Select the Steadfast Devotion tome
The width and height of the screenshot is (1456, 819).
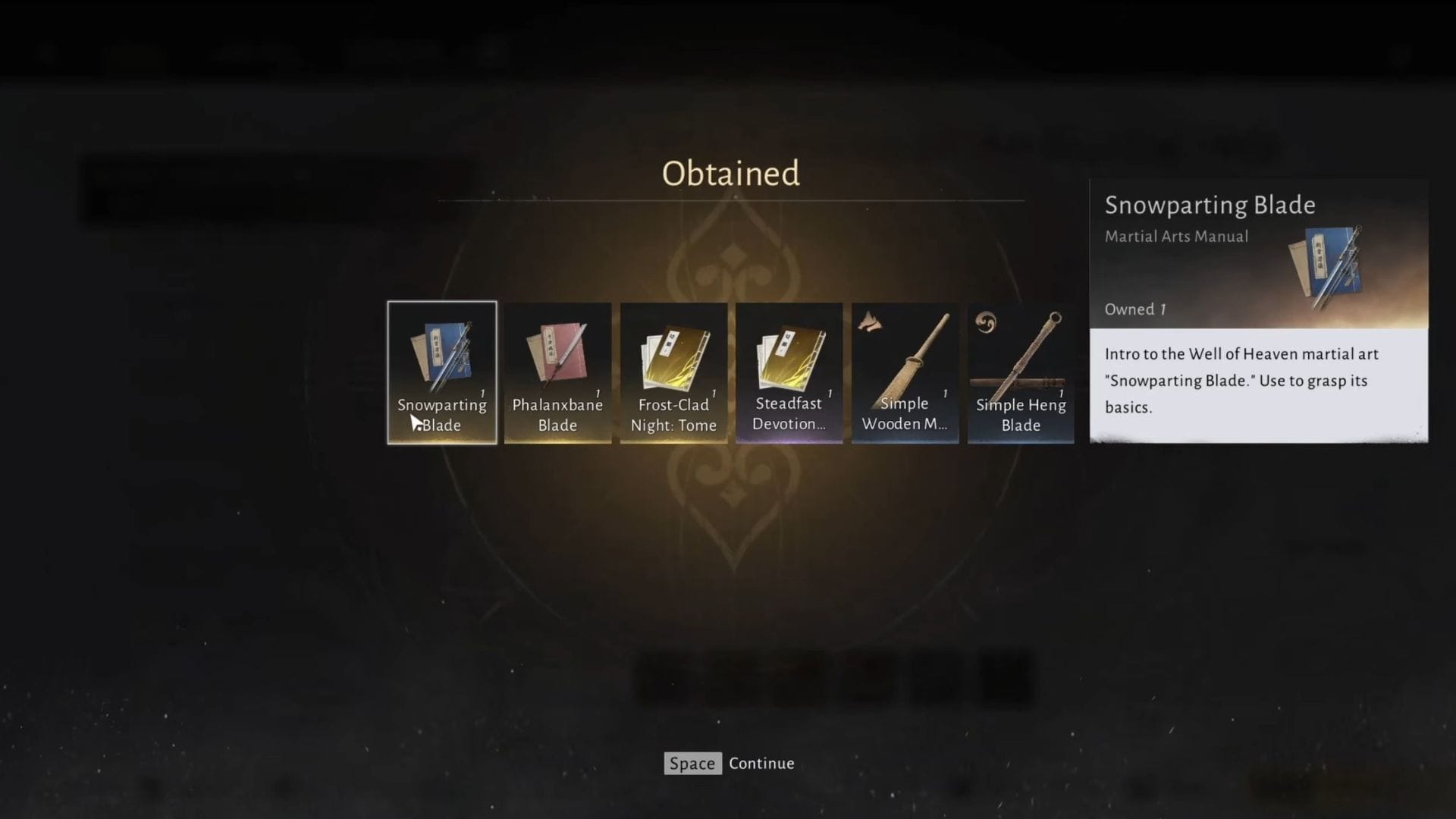coord(789,372)
